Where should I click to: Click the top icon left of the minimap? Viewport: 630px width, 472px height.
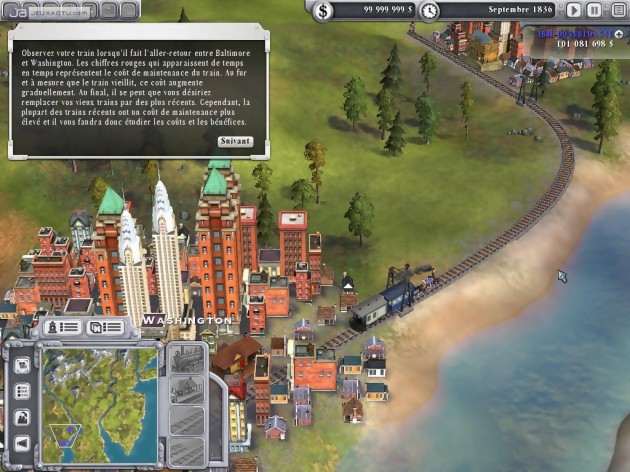[22, 366]
